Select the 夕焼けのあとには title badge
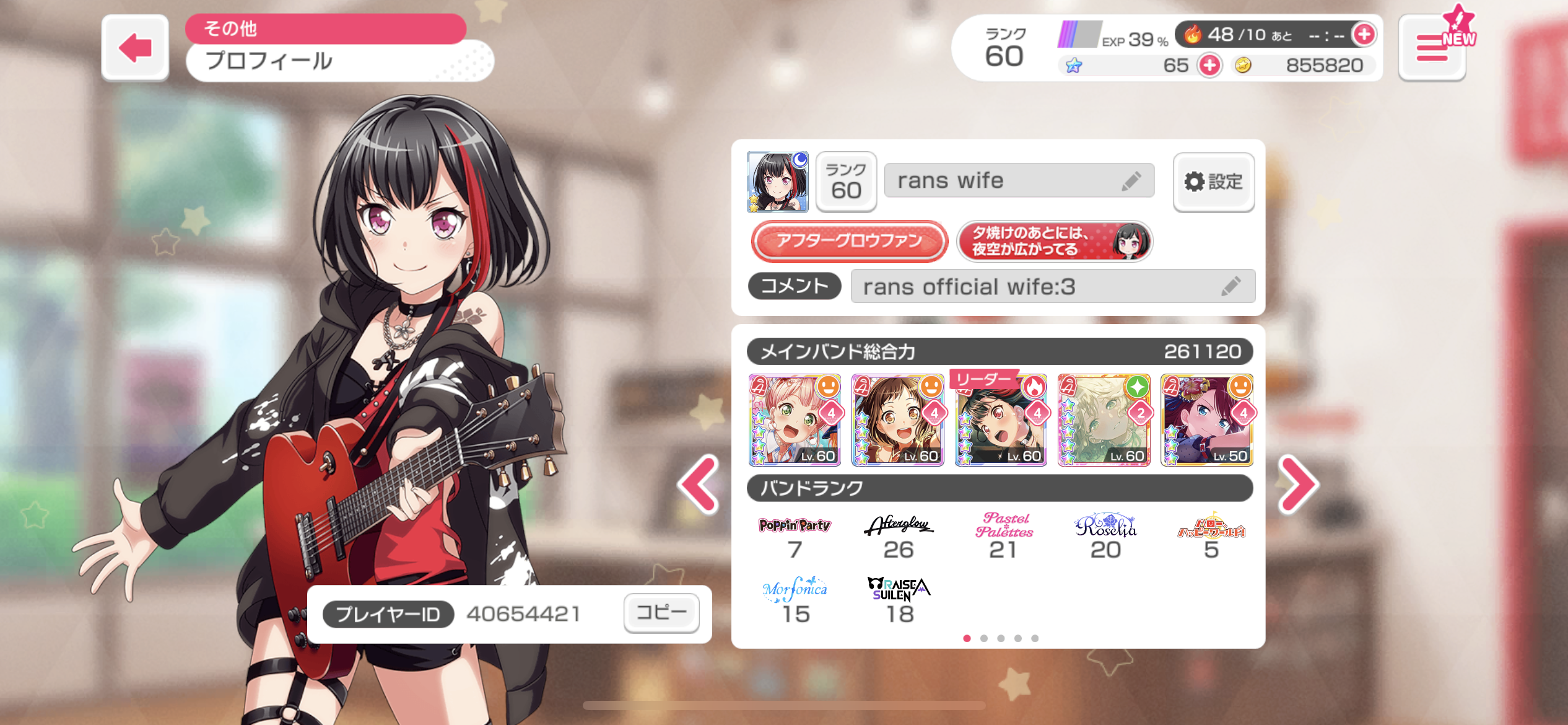 [1054, 240]
